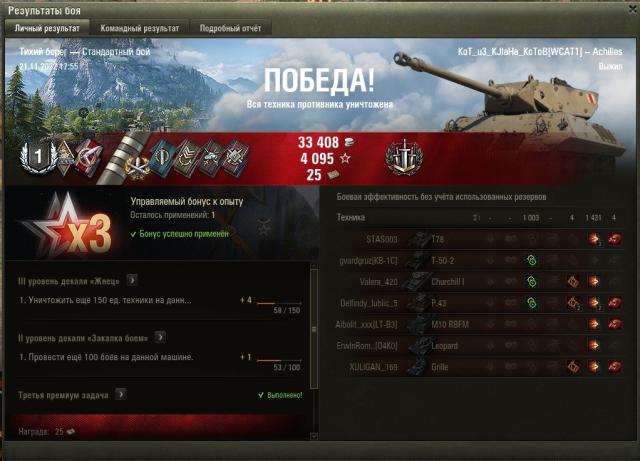Sort the table by the Техника column
640x461 pixels.
(350, 217)
